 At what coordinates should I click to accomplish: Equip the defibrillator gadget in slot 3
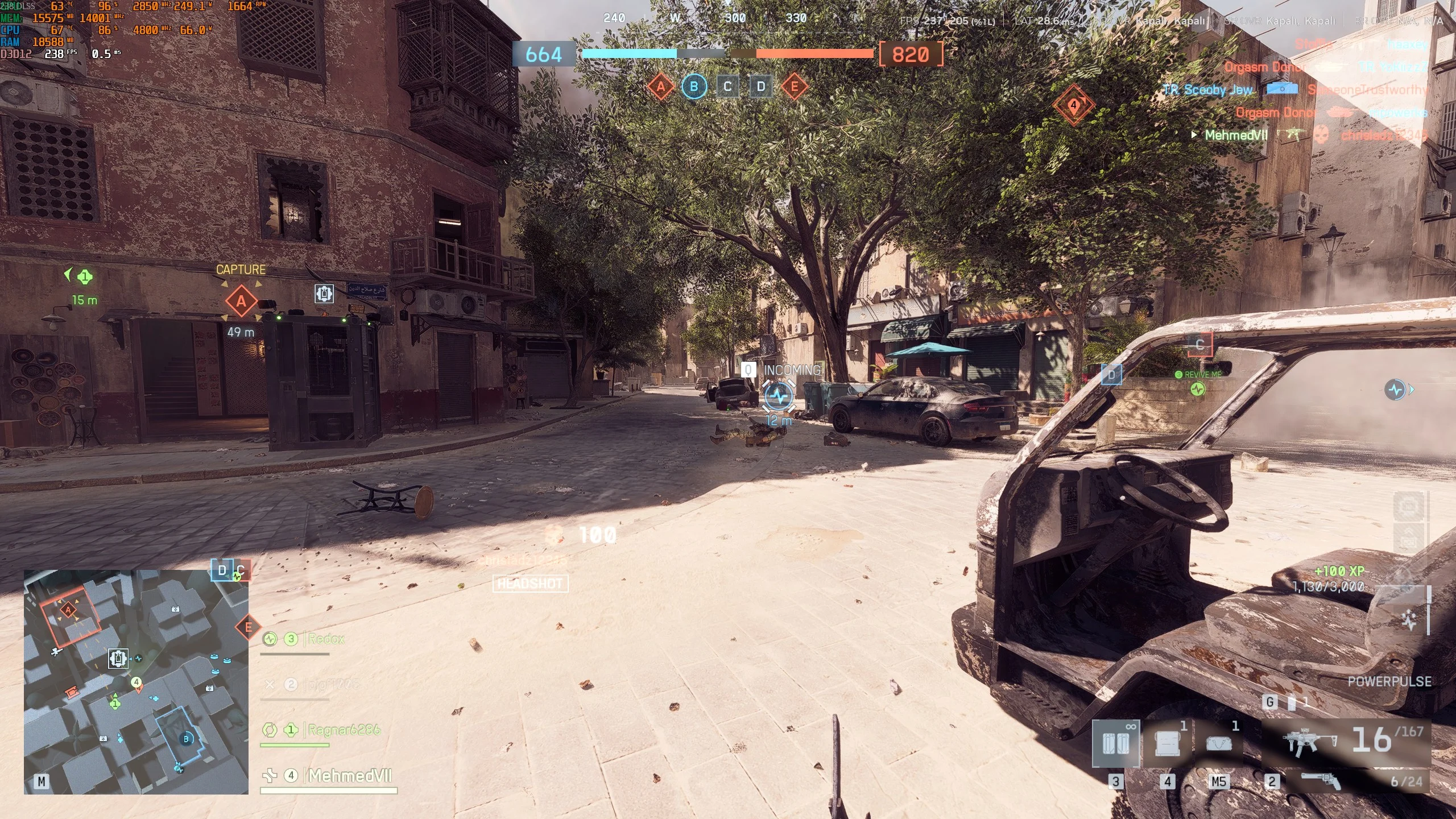[x=1115, y=743]
